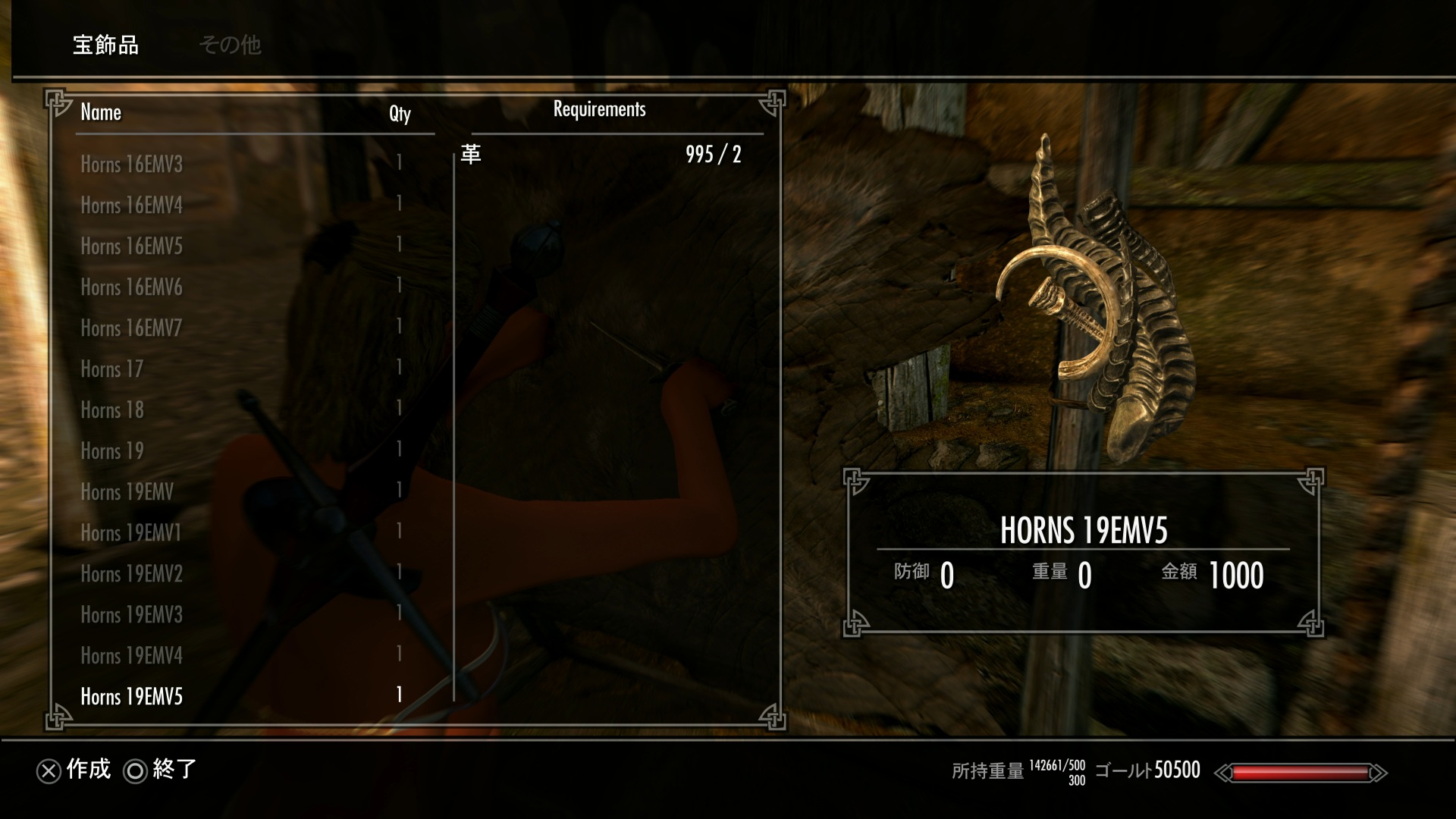
Task: Choose the Horns 19EMV2 entry
Action: [x=132, y=573]
